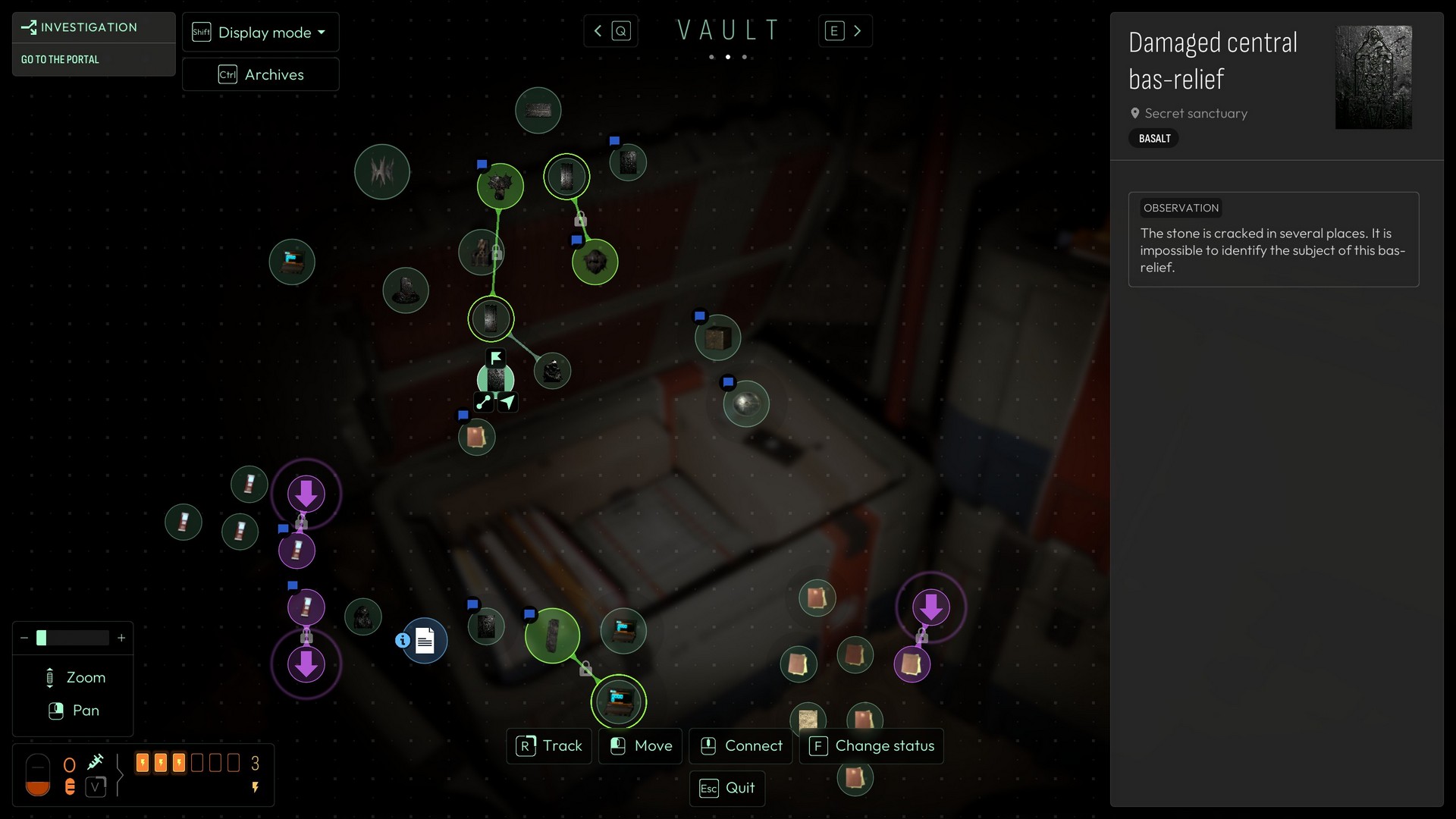Click GO TO THE PORTAL
This screenshot has height=819, width=1456.
click(x=60, y=59)
